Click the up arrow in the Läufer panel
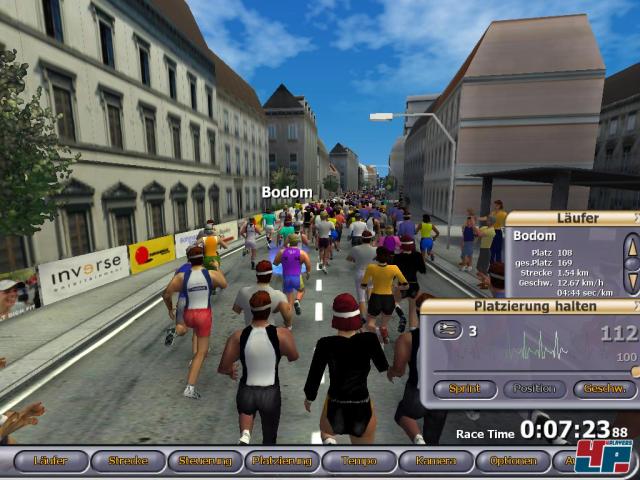The height and width of the screenshot is (480, 640). coord(631,245)
